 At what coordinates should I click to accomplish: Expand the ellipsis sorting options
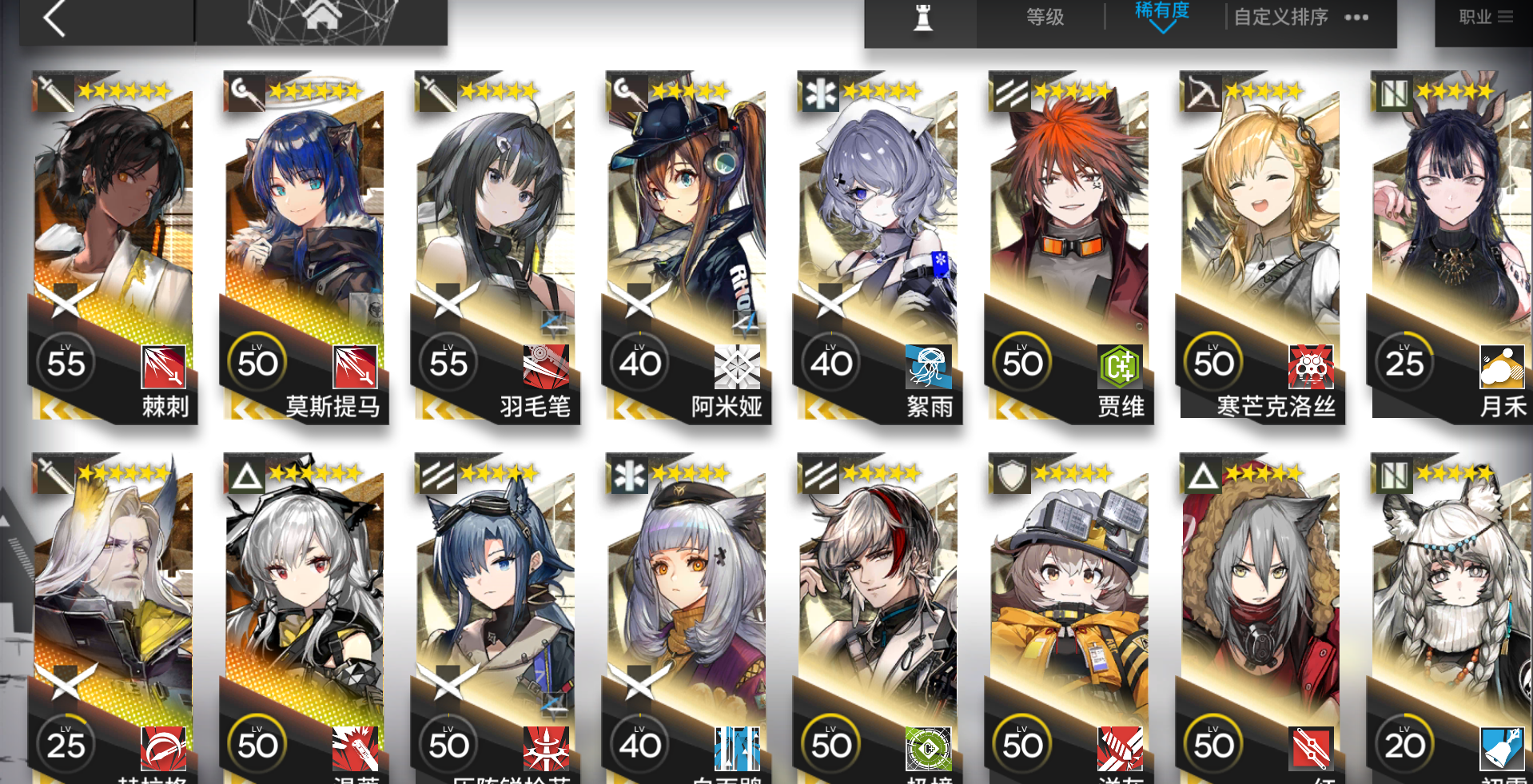click(1356, 16)
